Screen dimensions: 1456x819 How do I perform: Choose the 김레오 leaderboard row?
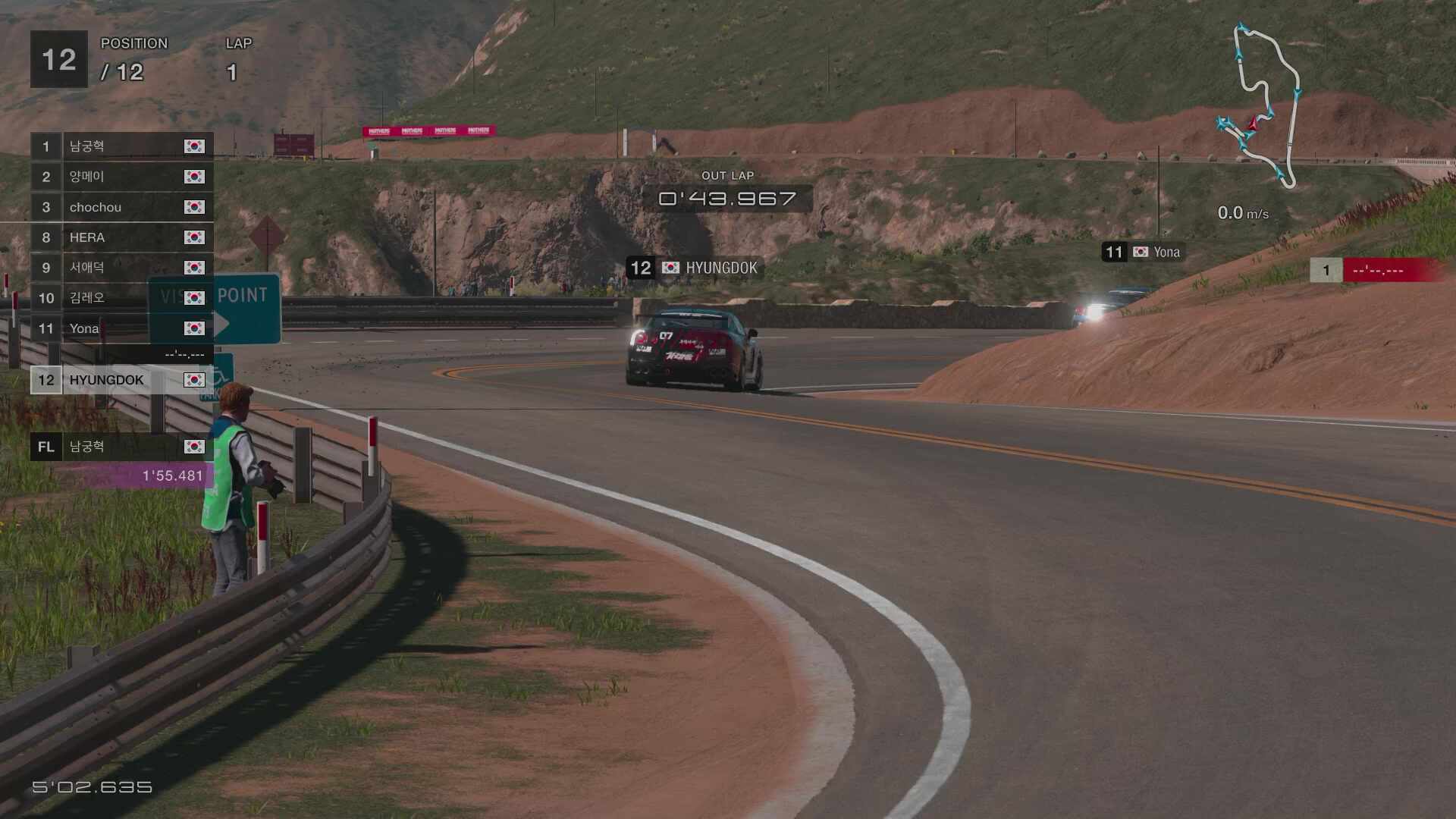pyautogui.click(x=121, y=298)
